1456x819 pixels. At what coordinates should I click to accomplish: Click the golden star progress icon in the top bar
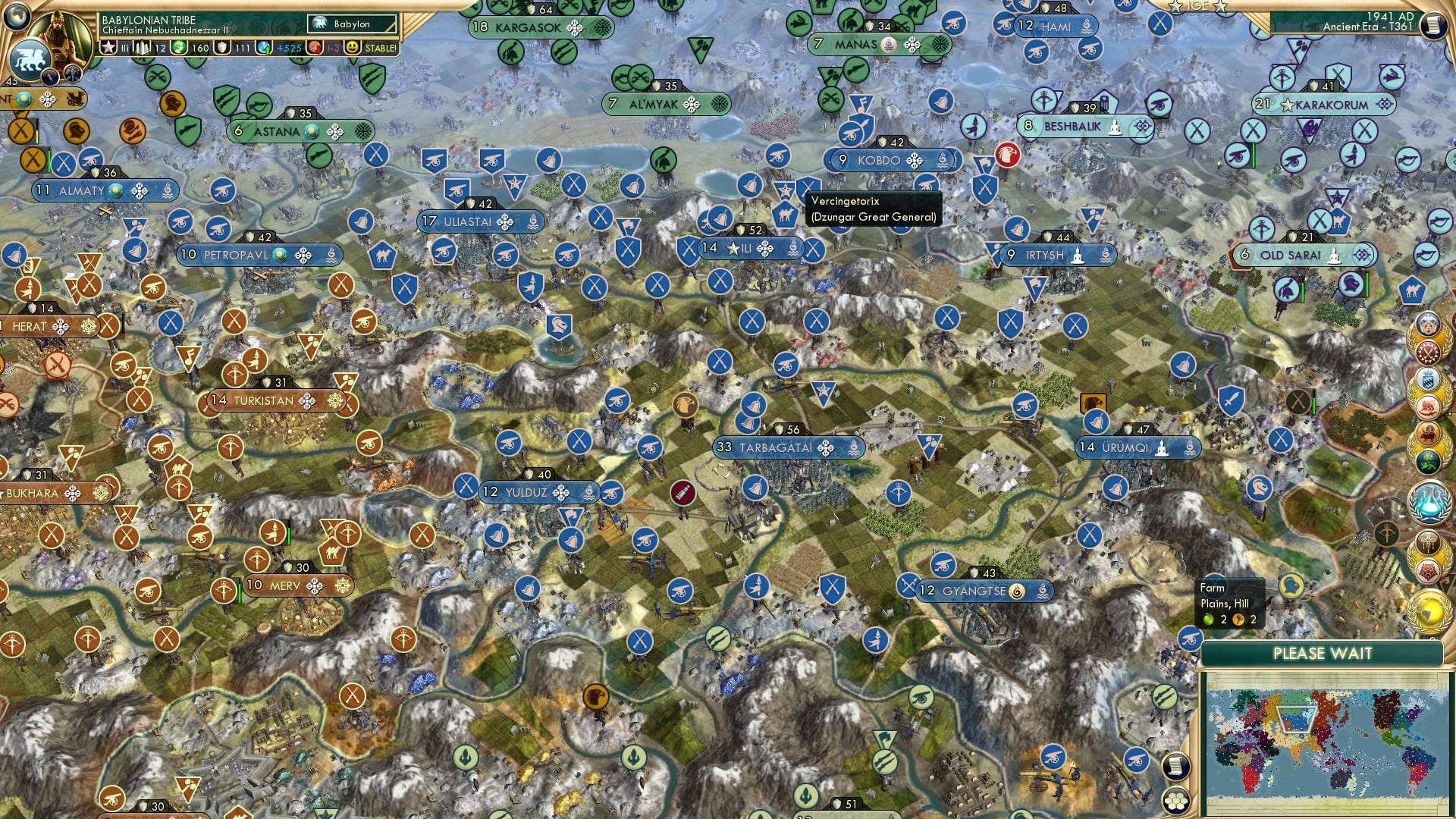tap(109, 47)
